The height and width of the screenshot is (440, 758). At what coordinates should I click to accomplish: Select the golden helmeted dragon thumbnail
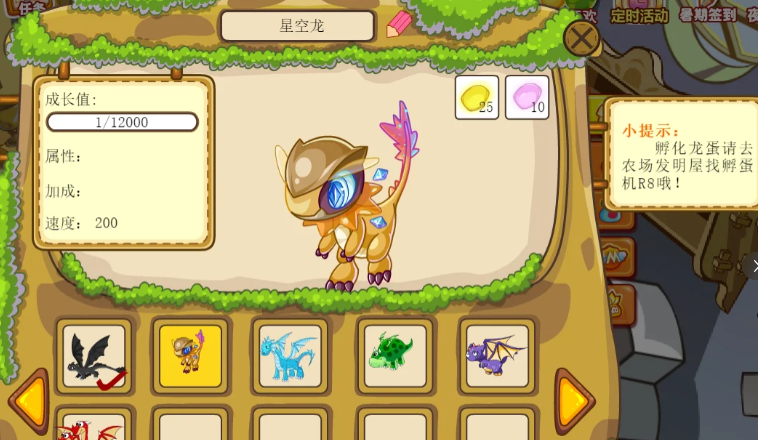pos(191,356)
